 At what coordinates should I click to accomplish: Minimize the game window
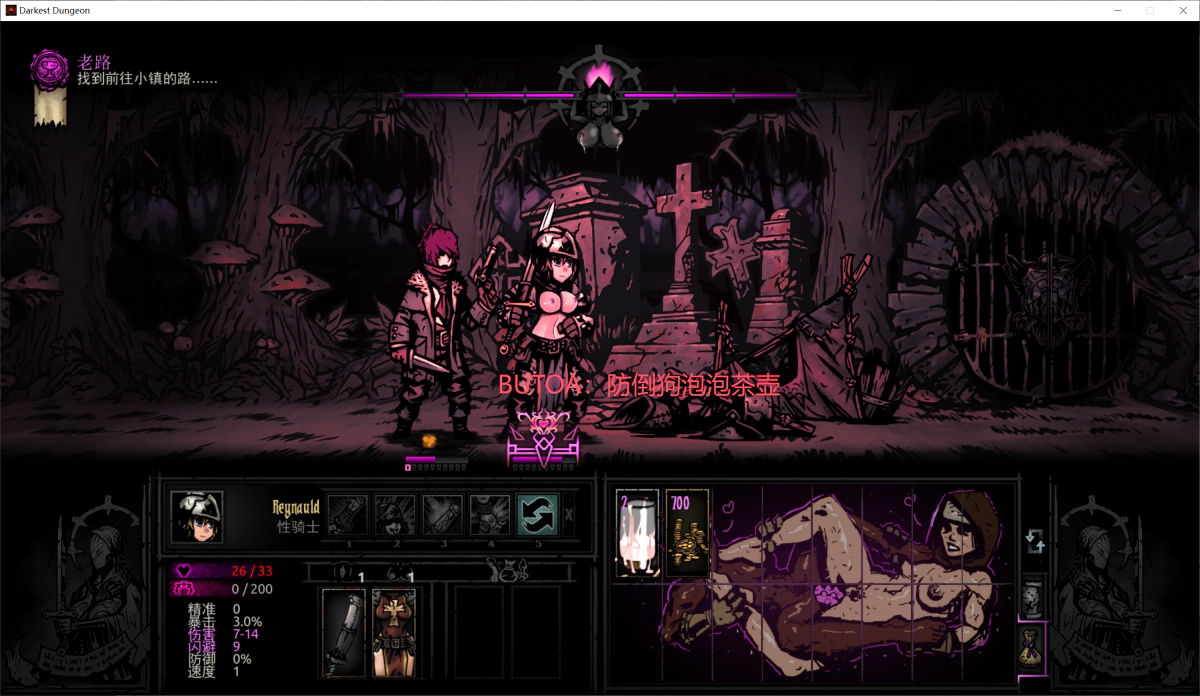(x=1118, y=10)
